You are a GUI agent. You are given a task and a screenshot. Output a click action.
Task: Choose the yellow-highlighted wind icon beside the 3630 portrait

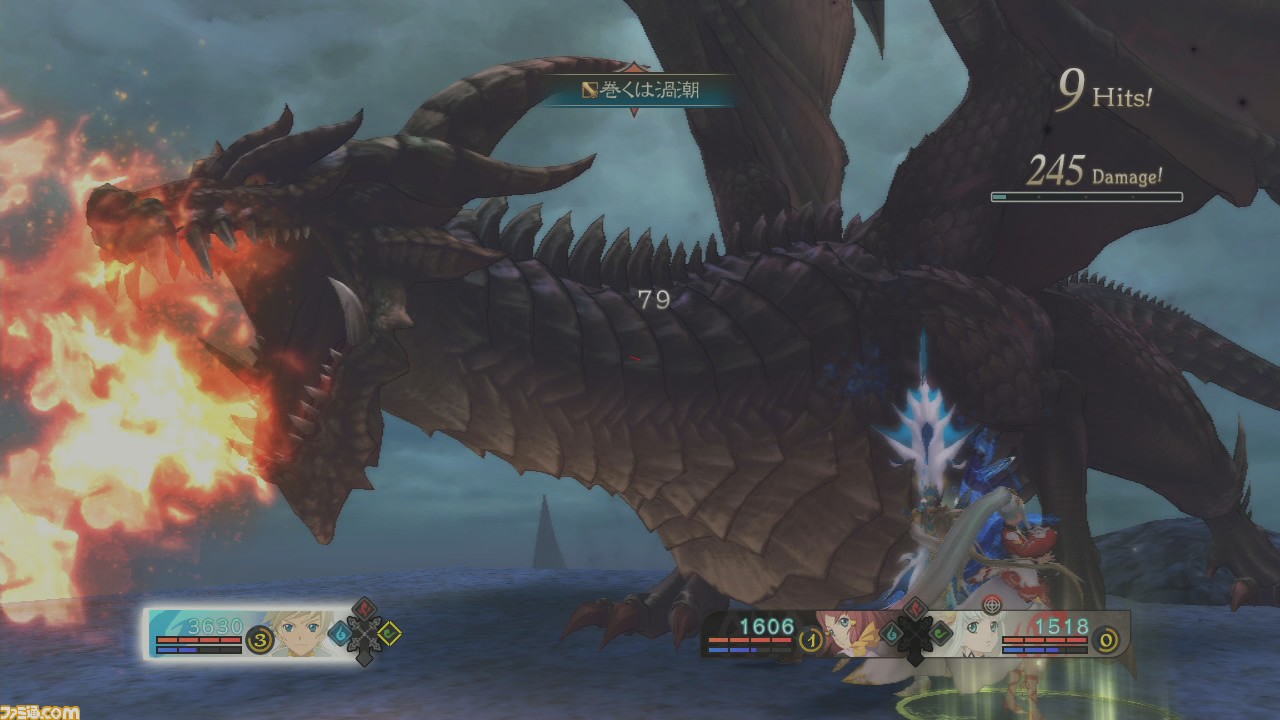[391, 632]
